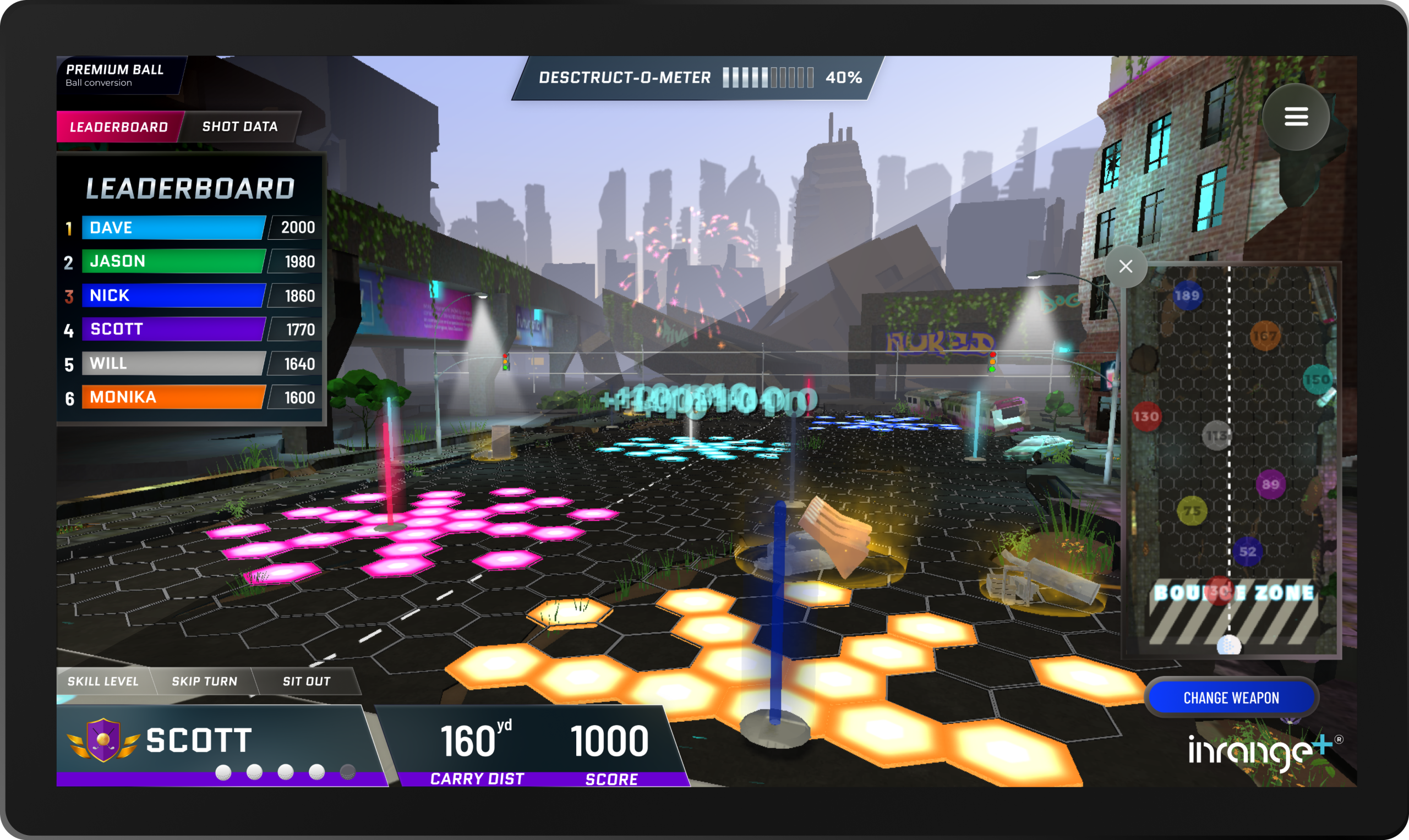Click the Change Weapon button
This screenshot has height=840, width=1409.
[x=1231, y=698]
